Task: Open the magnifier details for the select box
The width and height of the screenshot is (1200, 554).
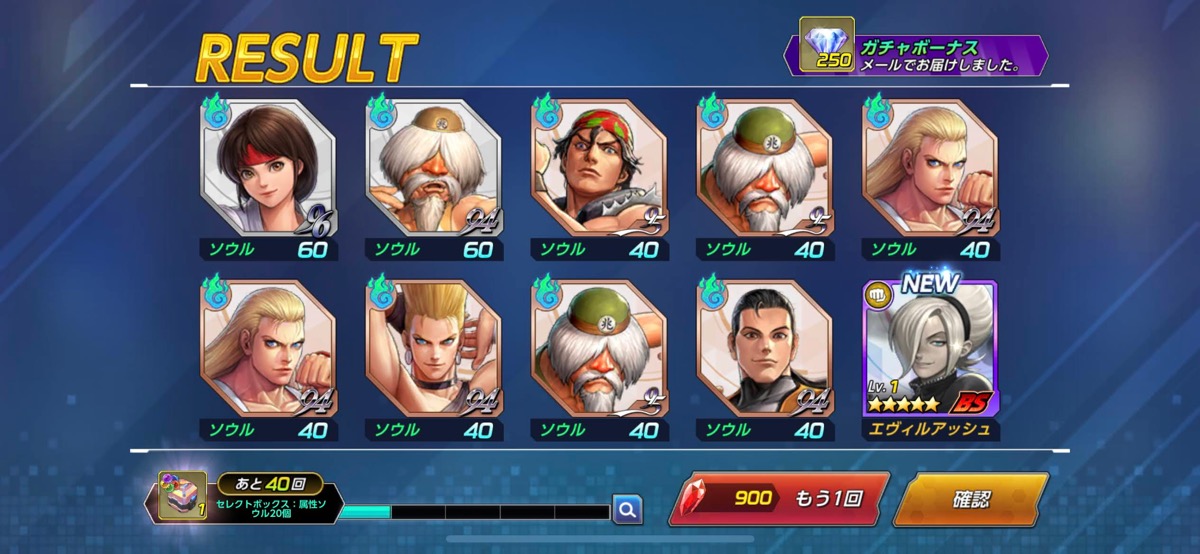Action: tap(627, 510)
